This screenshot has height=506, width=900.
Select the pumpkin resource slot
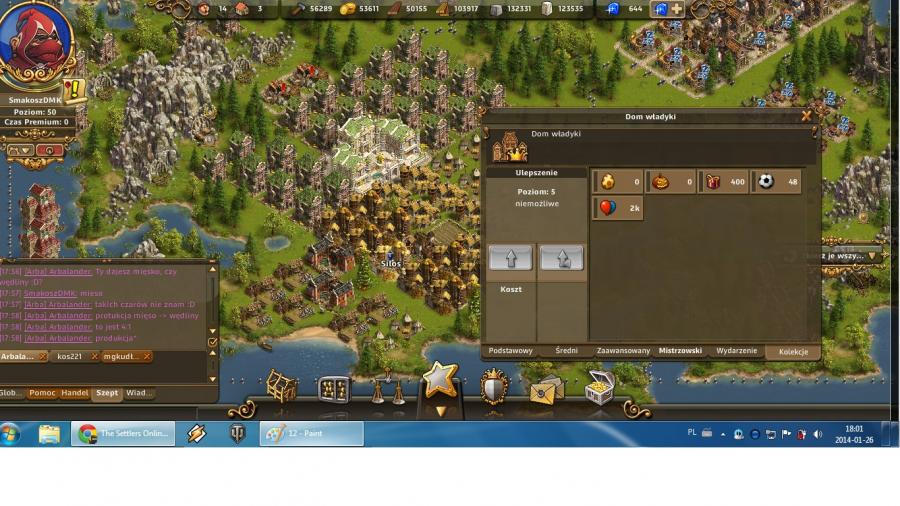pyautogui.click(x=670, y=181)
